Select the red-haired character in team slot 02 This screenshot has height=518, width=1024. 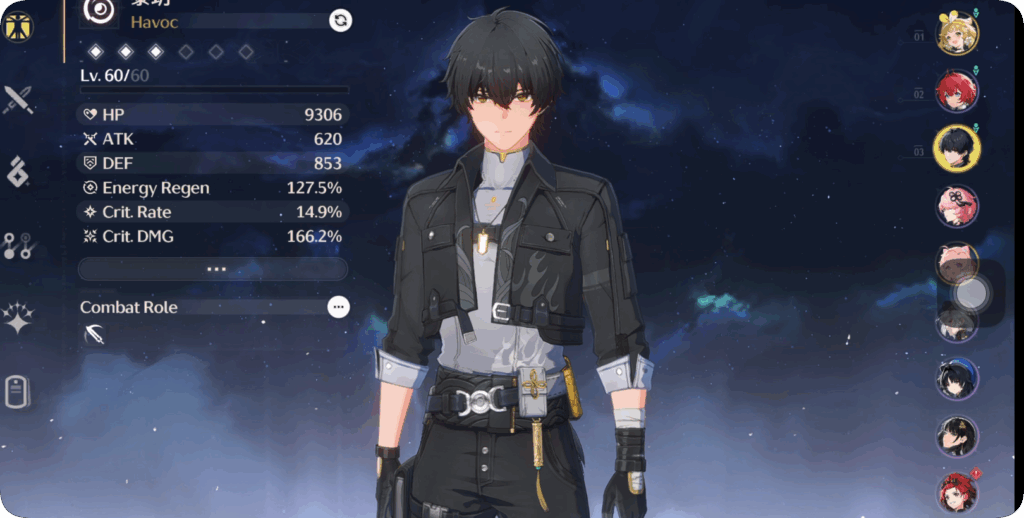(957, 92)
